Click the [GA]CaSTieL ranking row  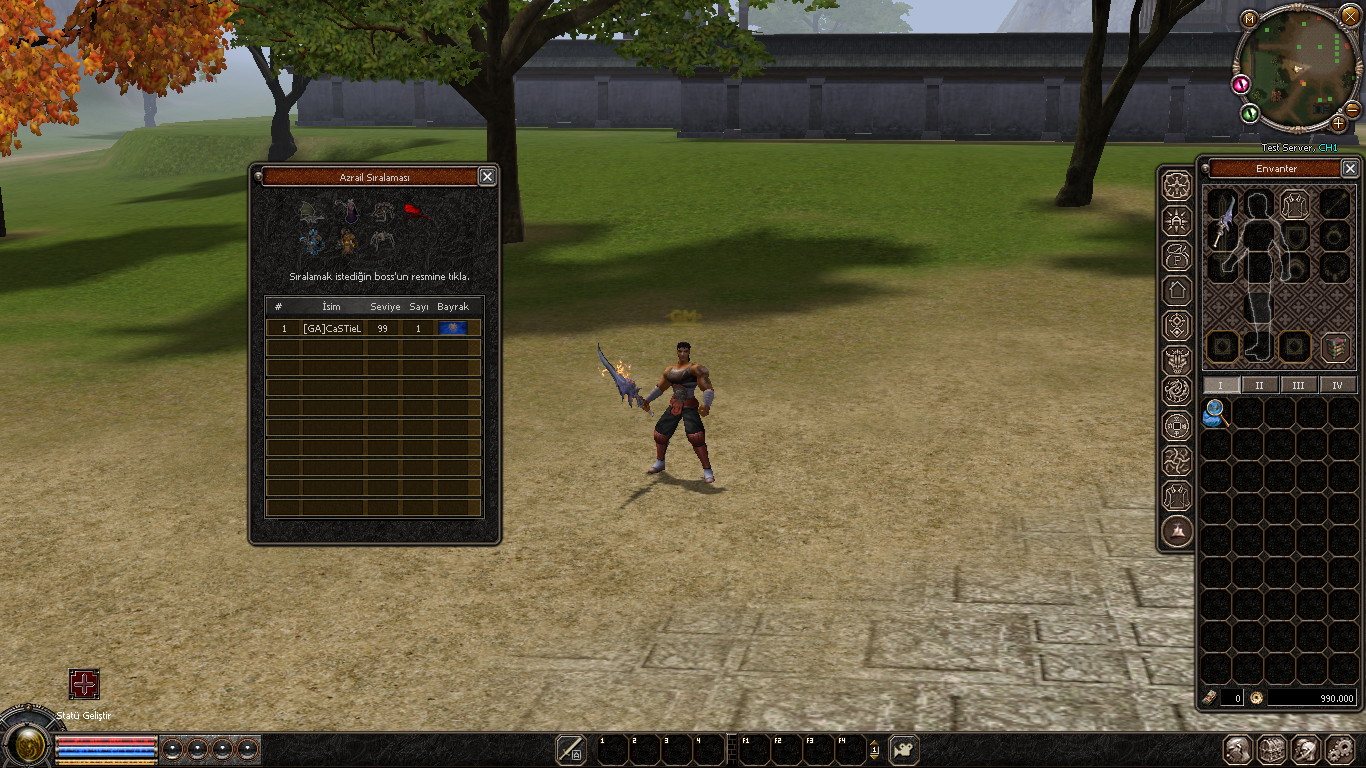(x=373, y=328)
